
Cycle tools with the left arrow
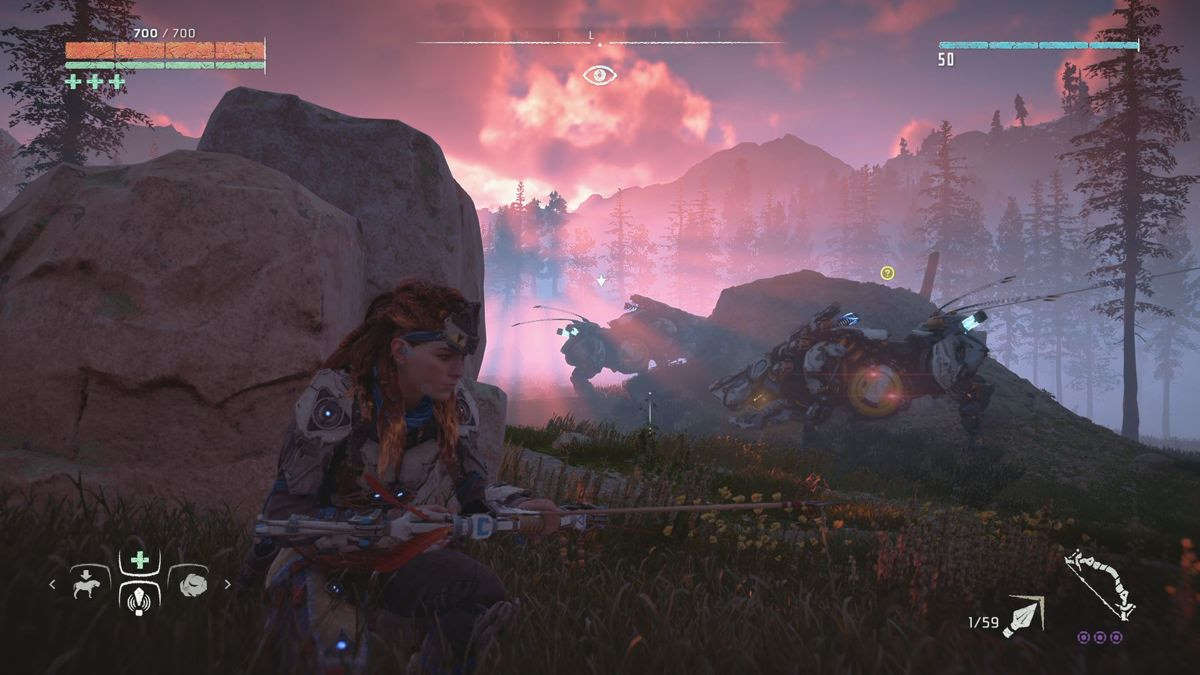[53, 585]
